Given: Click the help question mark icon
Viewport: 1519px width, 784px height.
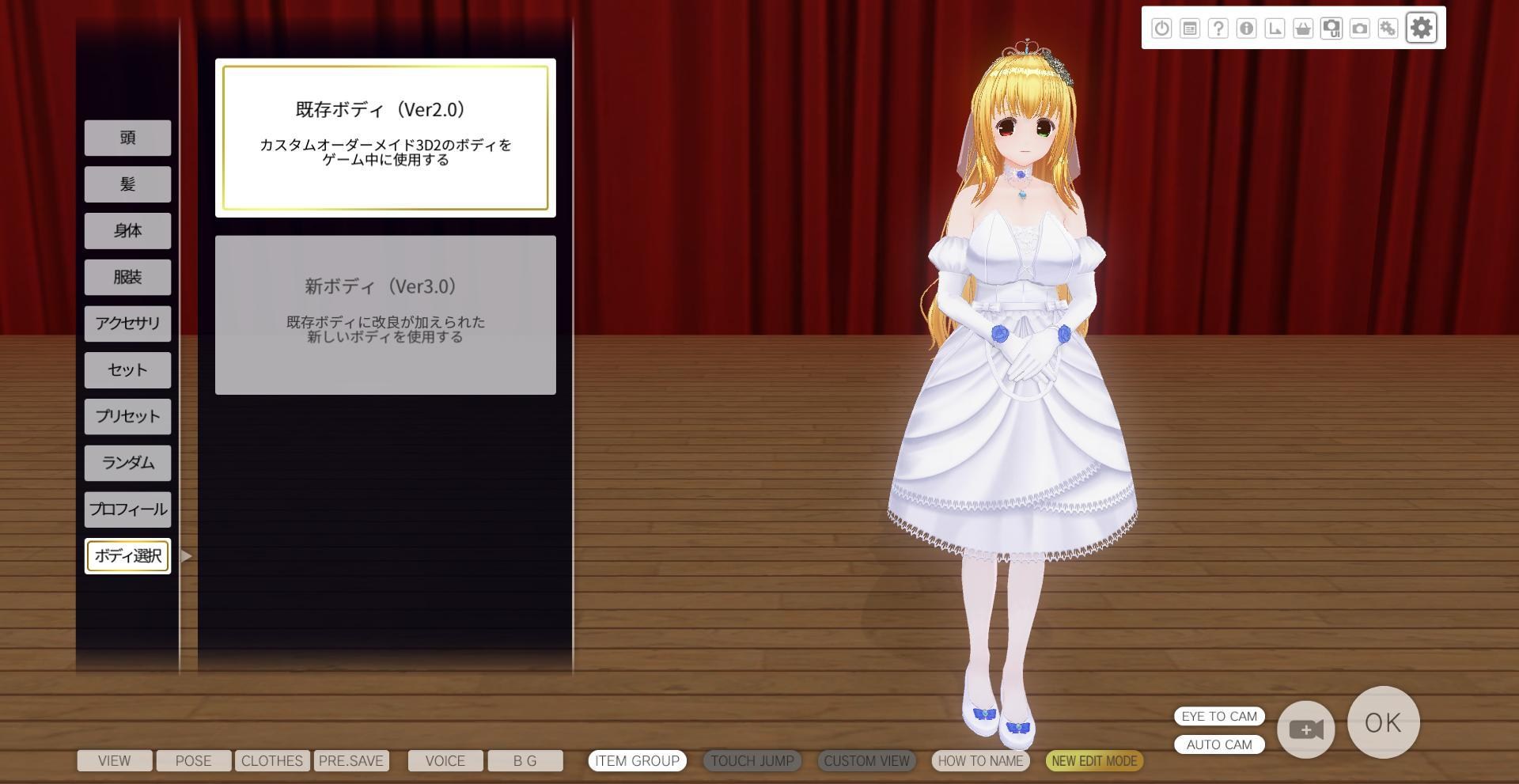Looking at the screenshot, I should click(1218, 28).
